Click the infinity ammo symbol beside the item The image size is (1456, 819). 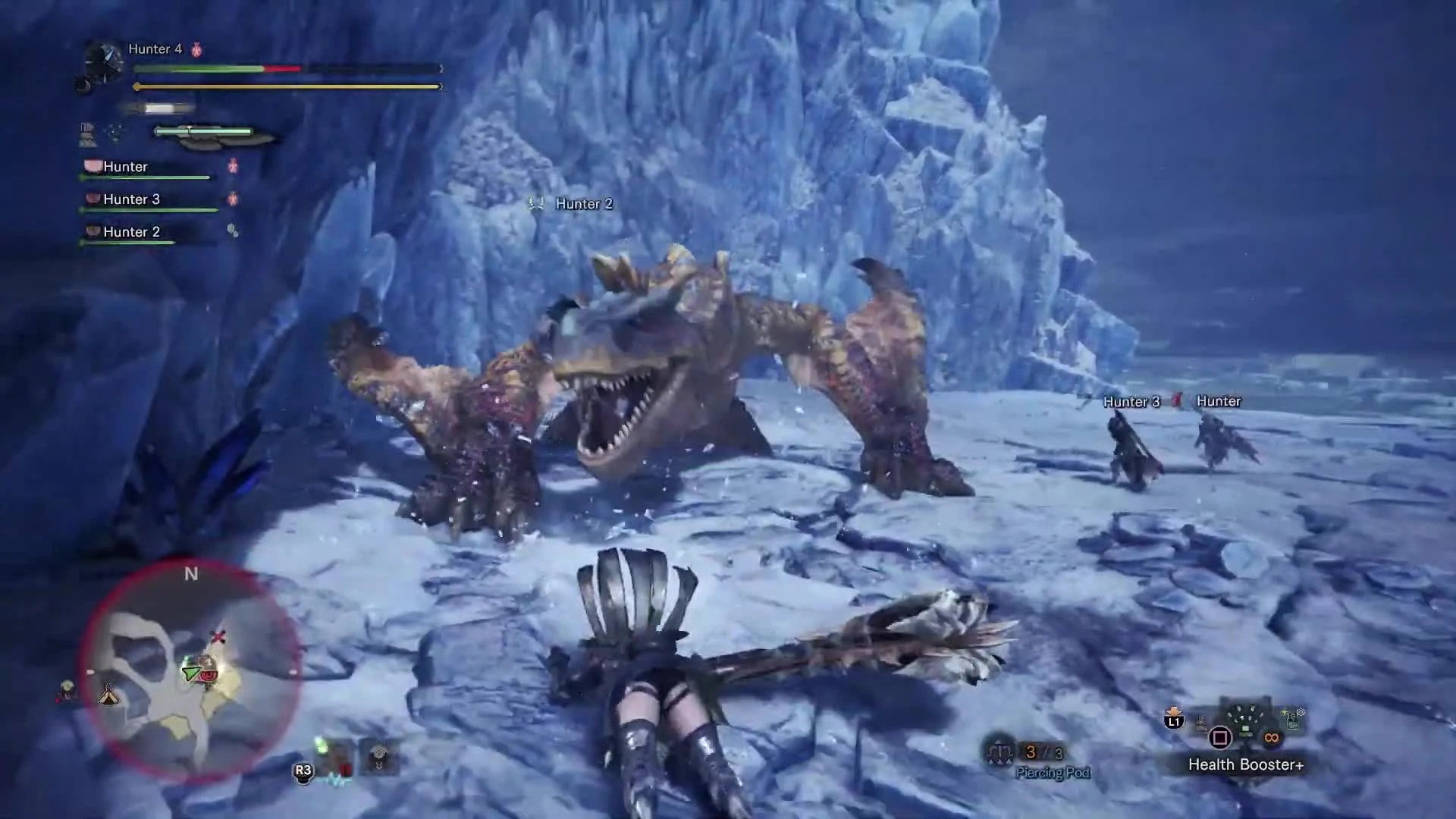coord(1272,737)
